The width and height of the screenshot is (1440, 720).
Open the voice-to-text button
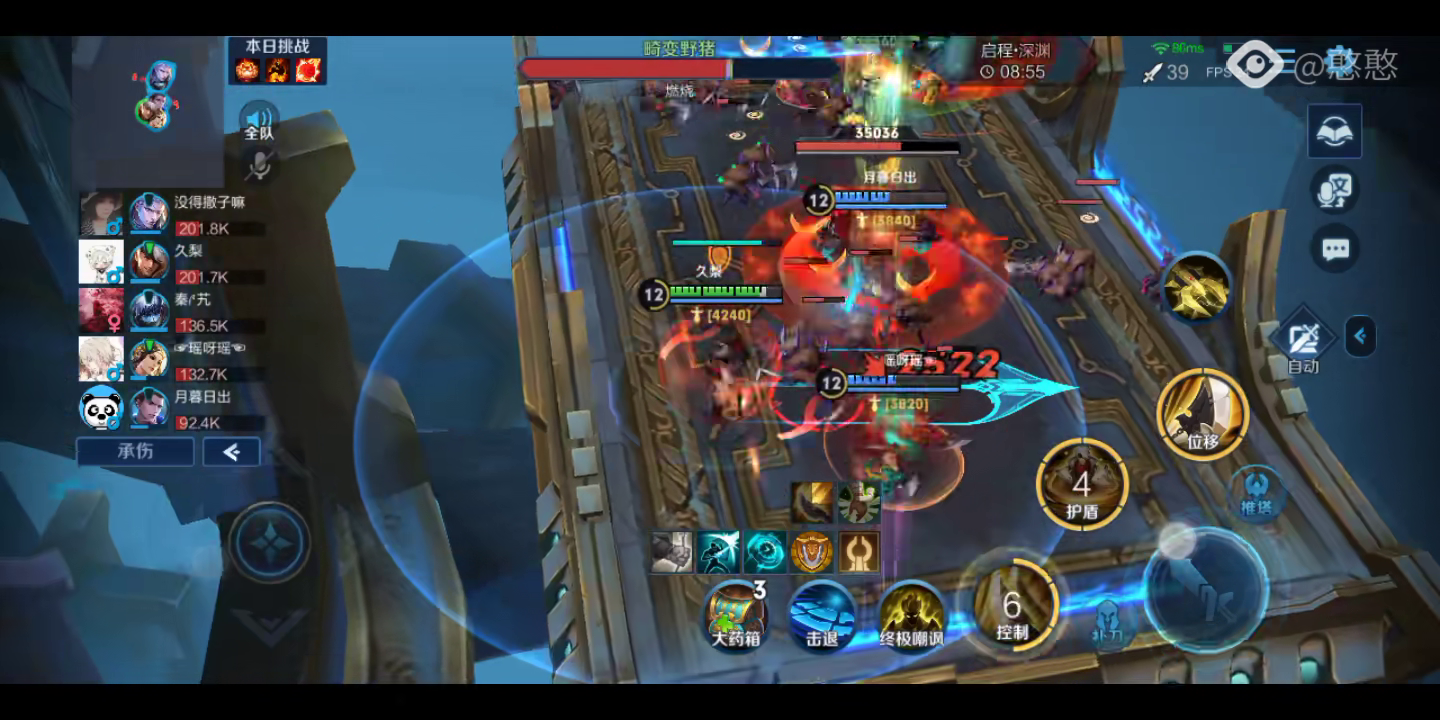pyautogui.click(x=1335, y=190)
